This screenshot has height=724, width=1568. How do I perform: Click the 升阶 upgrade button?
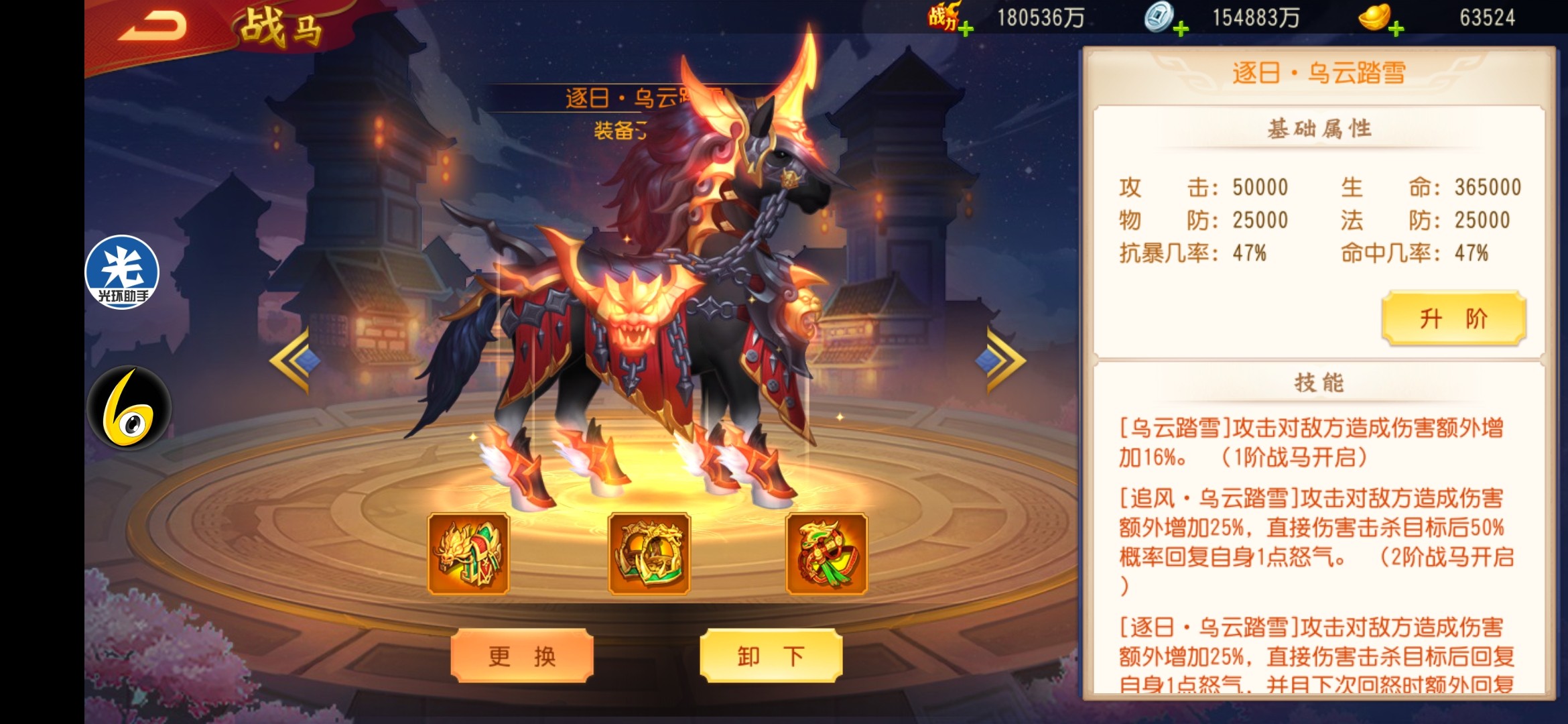tap(1453, 318)
